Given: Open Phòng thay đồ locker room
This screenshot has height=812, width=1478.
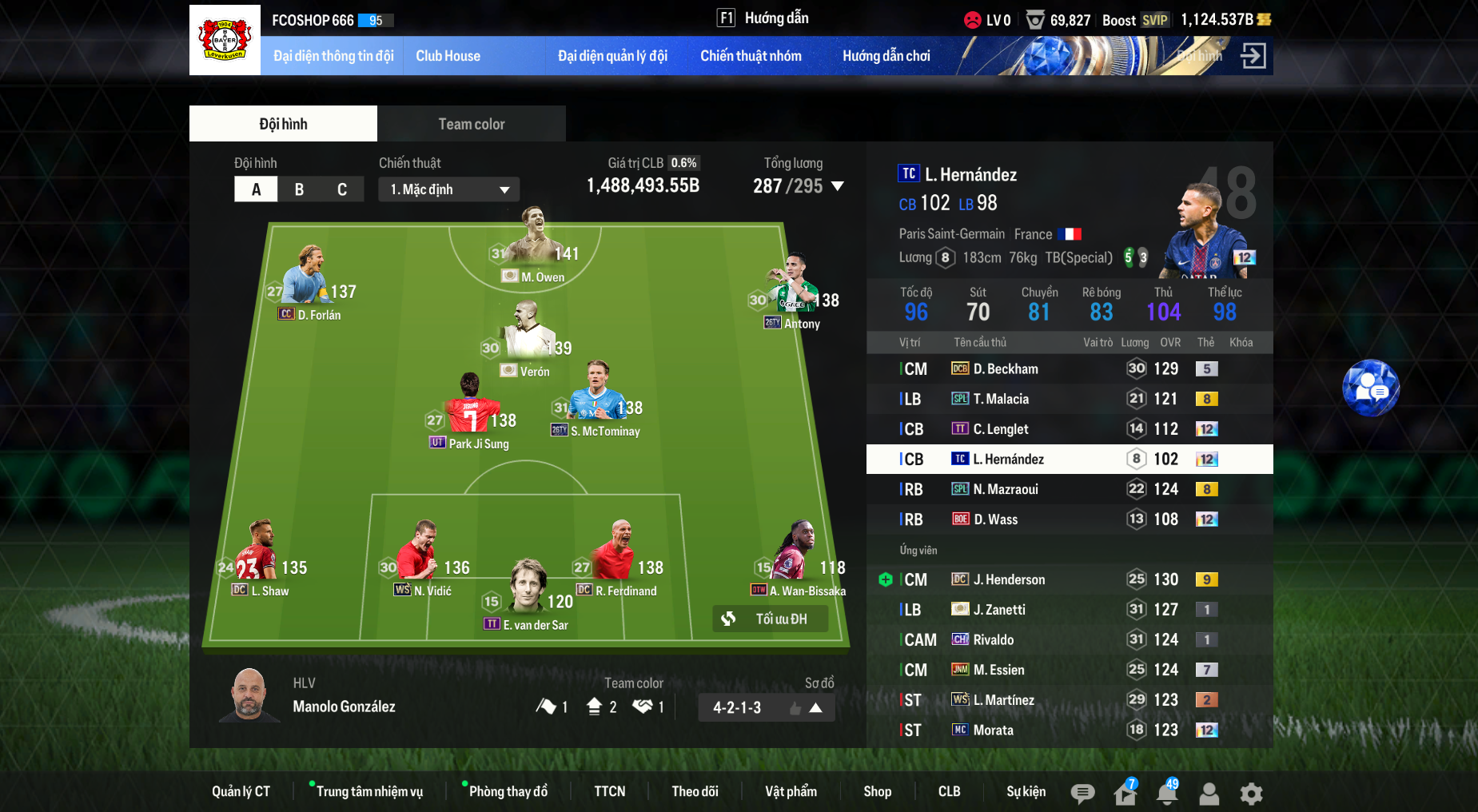Looking at the screenshot, I should point(508,791).
